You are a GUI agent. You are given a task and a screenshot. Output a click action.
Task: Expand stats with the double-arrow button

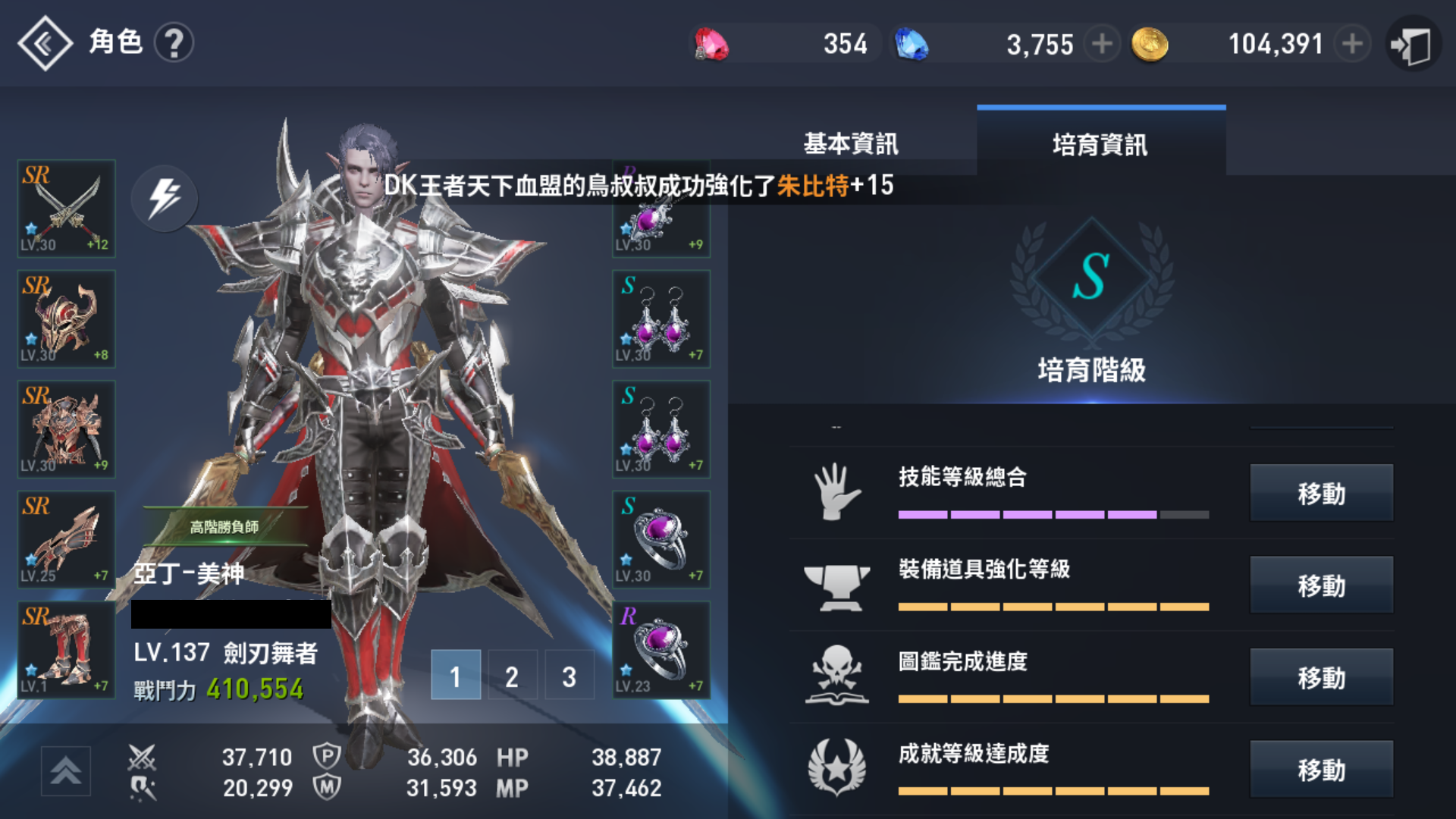[x=66, y=770]
